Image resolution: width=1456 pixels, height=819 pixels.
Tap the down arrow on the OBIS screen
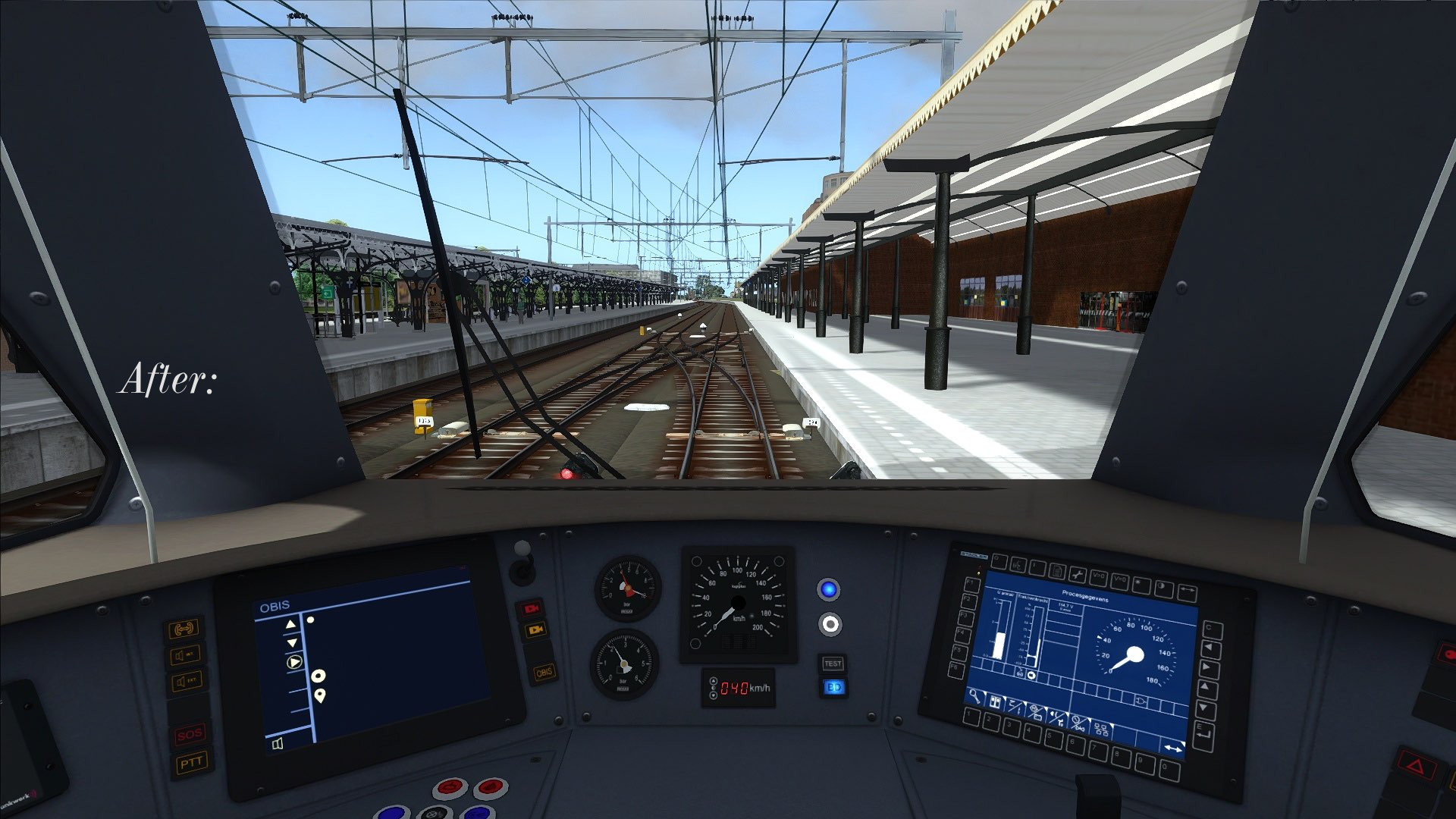click(x=292, y=642)
